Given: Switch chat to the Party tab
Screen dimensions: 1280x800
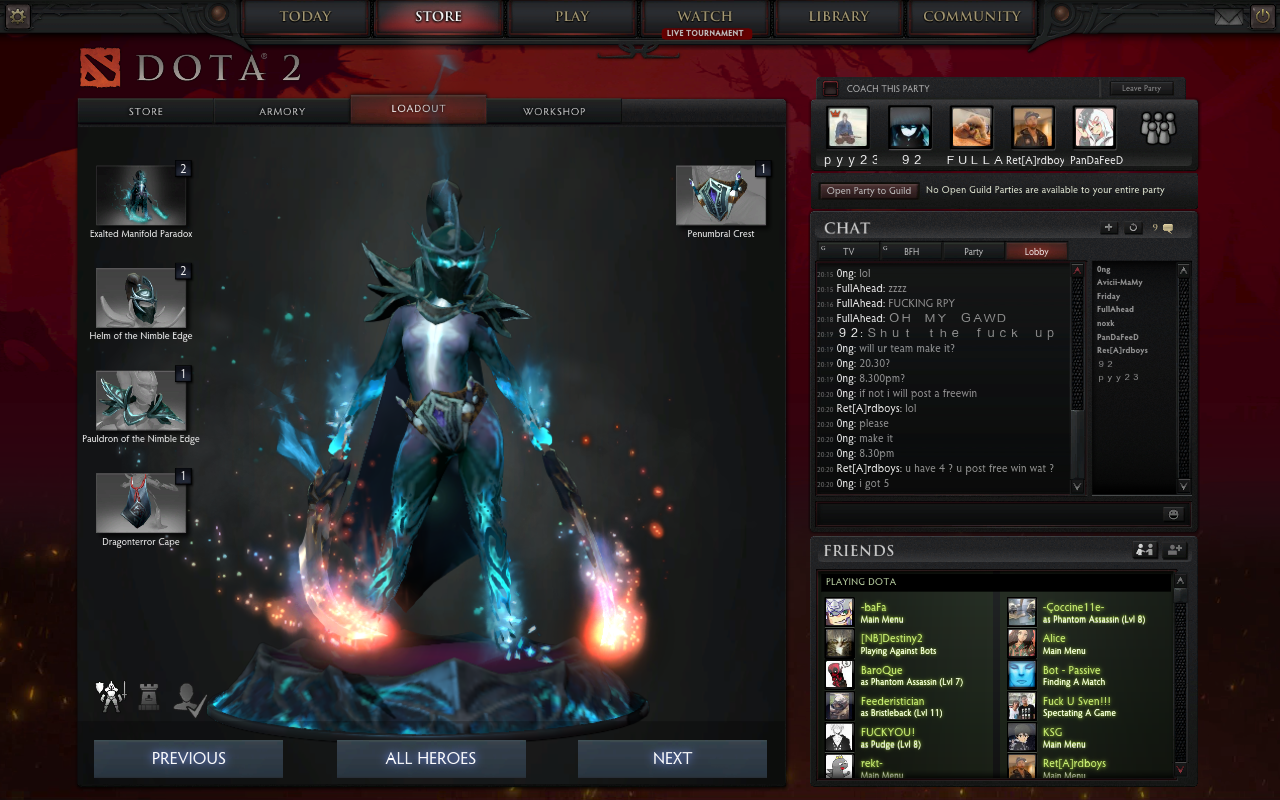Looking at the screenshot, I should 973,252.
